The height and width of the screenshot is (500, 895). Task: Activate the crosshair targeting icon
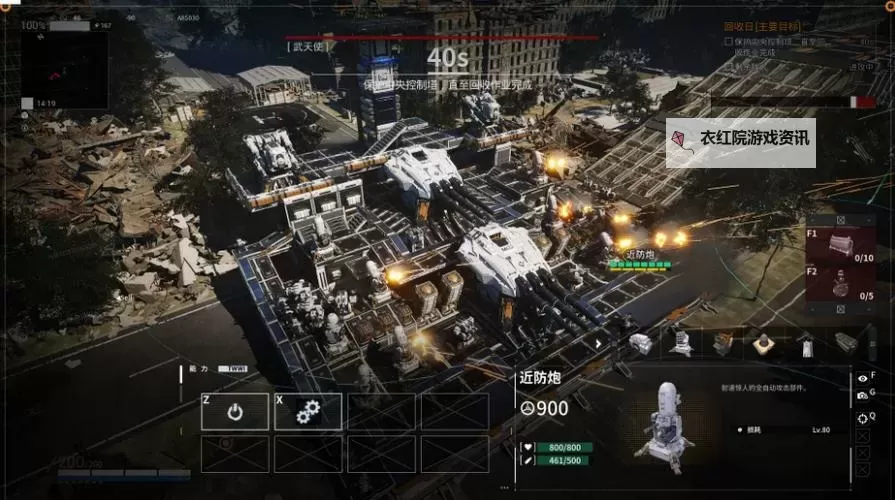[x=862, y=416]
